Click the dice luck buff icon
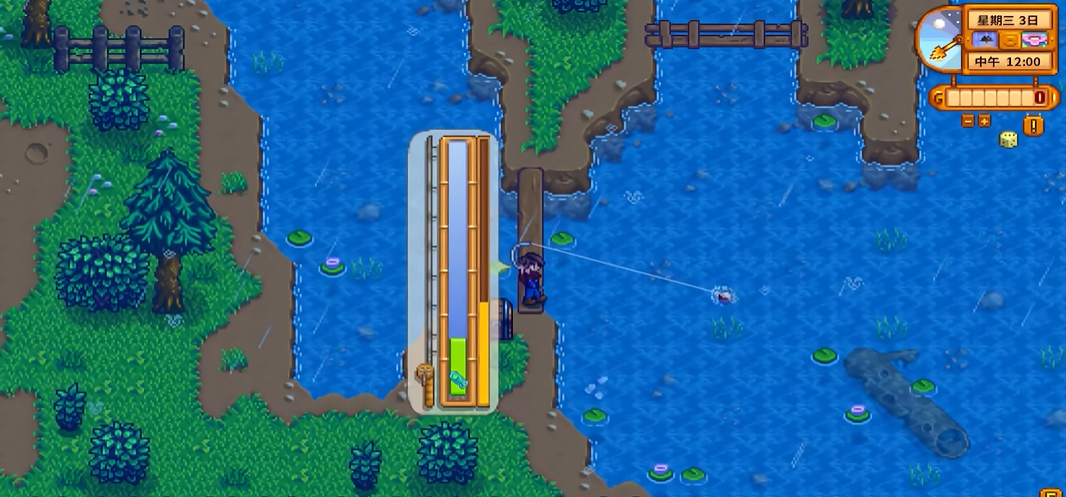 tap(1008, 139)
